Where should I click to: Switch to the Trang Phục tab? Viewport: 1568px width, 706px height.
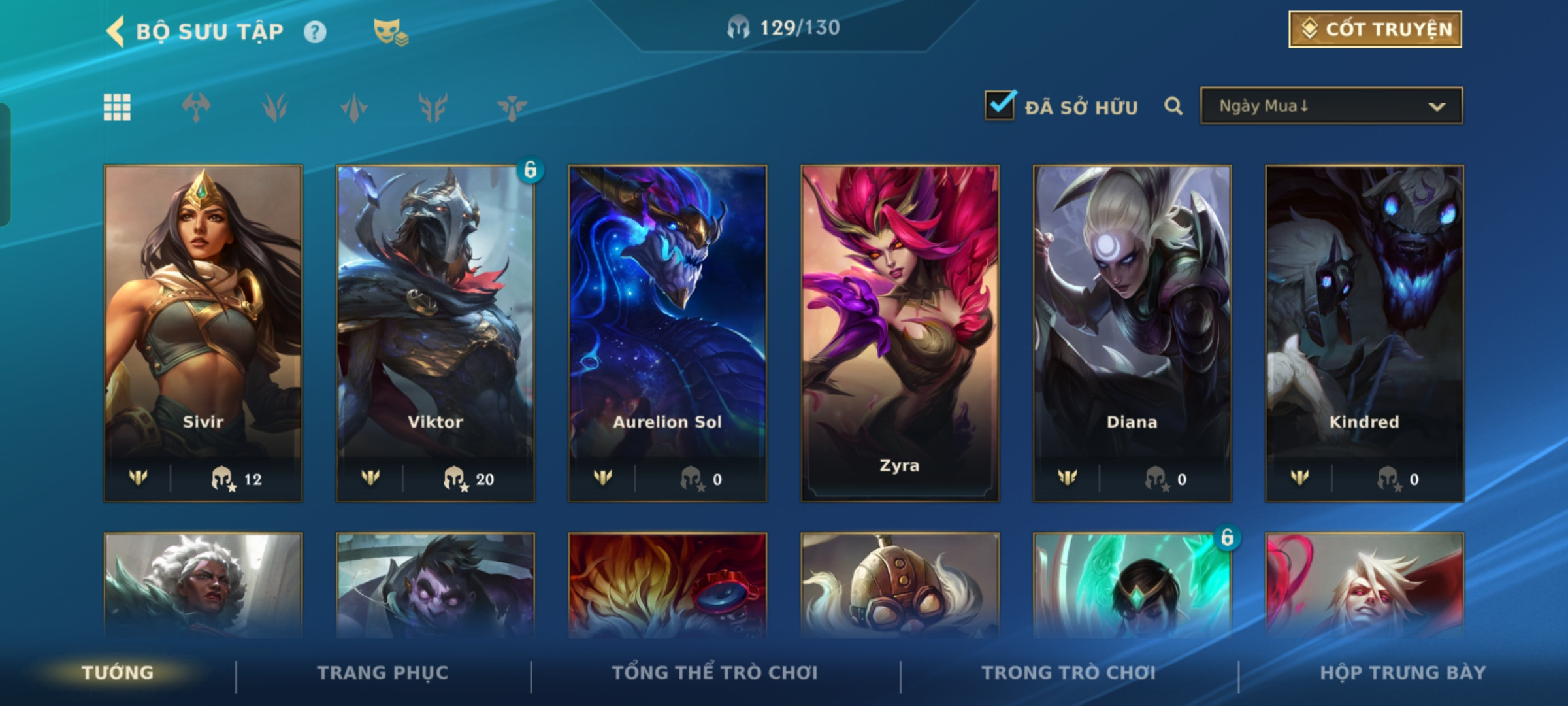383,673
